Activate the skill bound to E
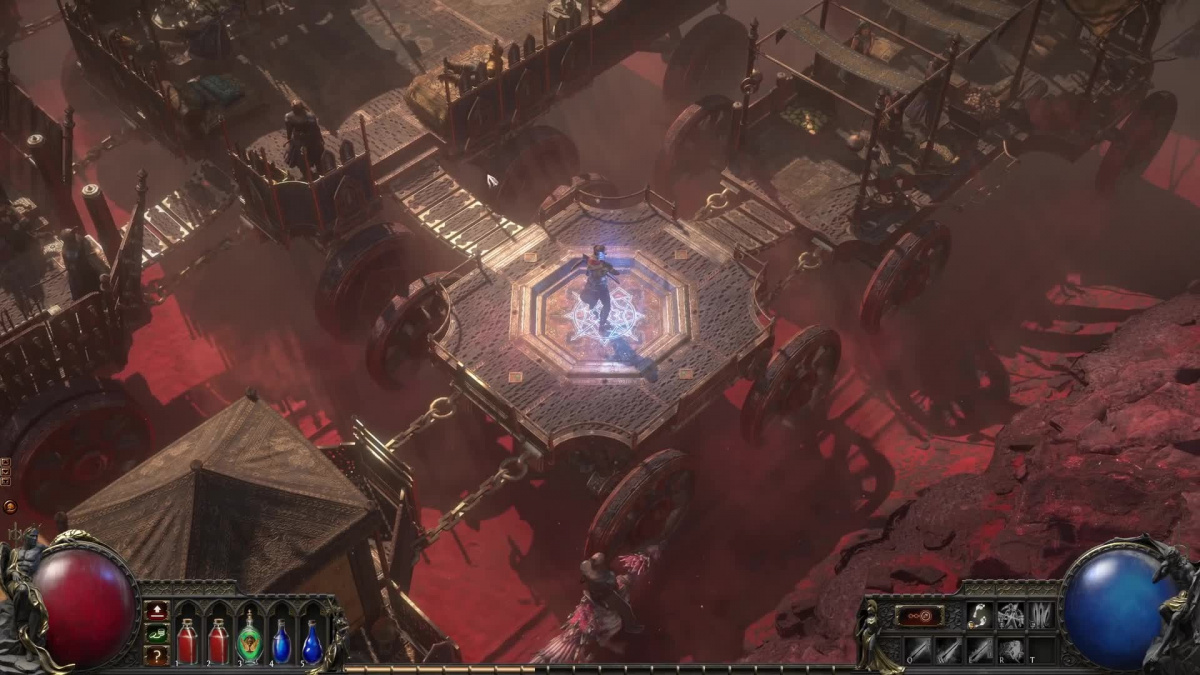1200x675 pixels. 980,650
